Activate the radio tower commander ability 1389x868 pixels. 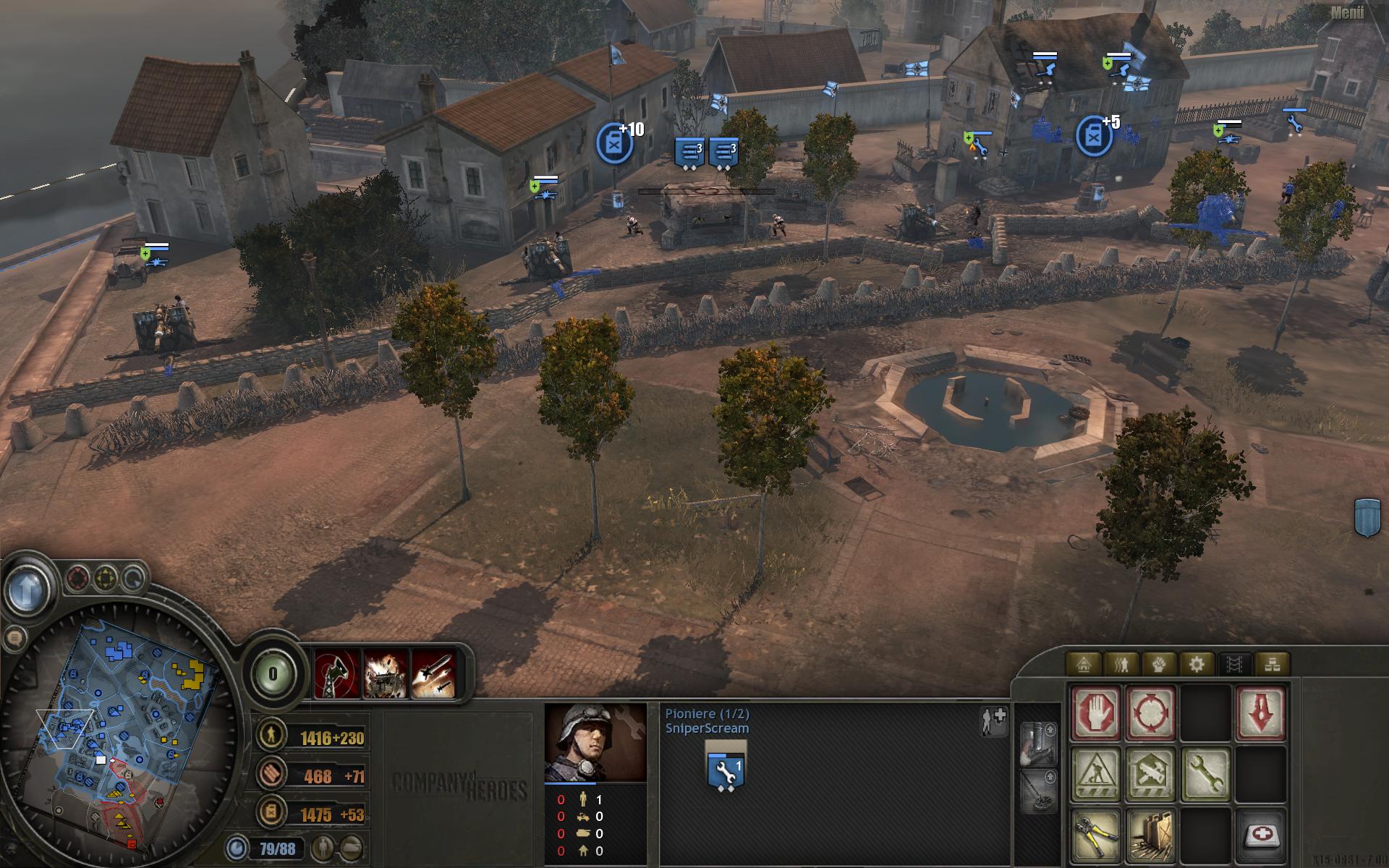pyautogui.click(x=336, y=674)
